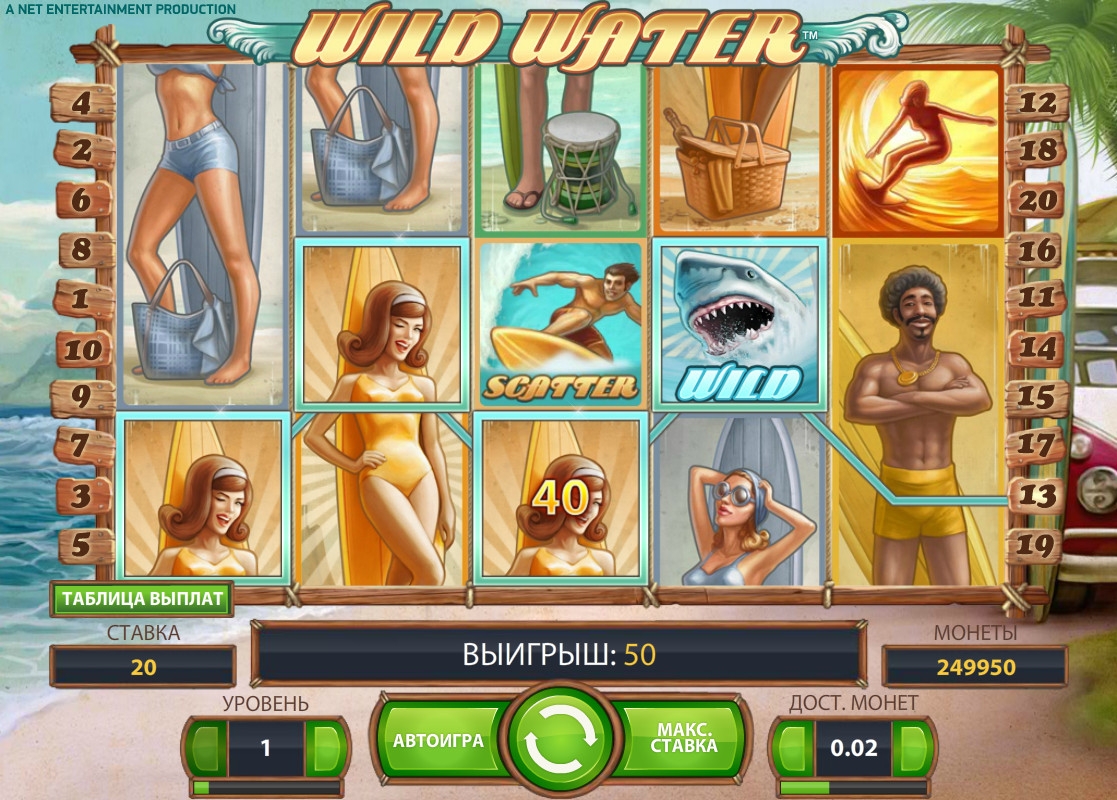1117x800 pixels.
Task: Open the ТАБЛИЦА ВЫПЛАТ paytable
Action: tap(143, 599)
